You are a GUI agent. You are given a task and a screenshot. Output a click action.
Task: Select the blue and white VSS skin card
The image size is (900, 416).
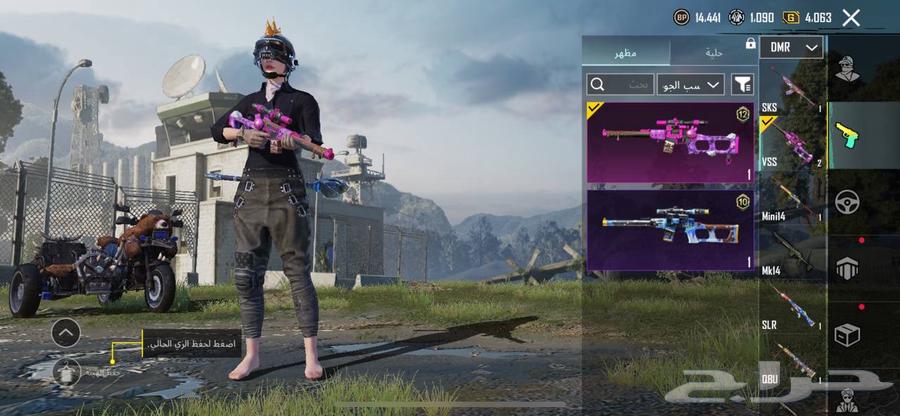click(x=670, y=230)
